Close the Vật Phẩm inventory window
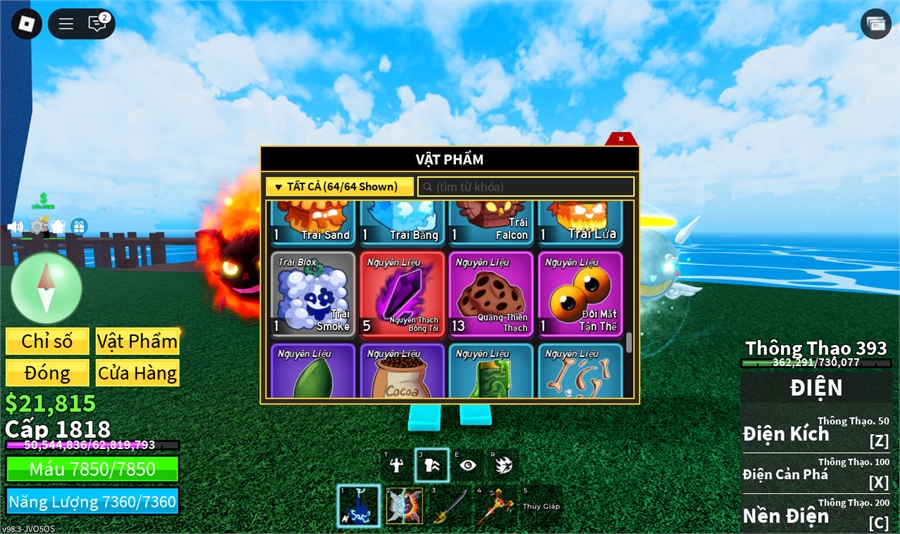900x534 pixels. pos(621,139)
